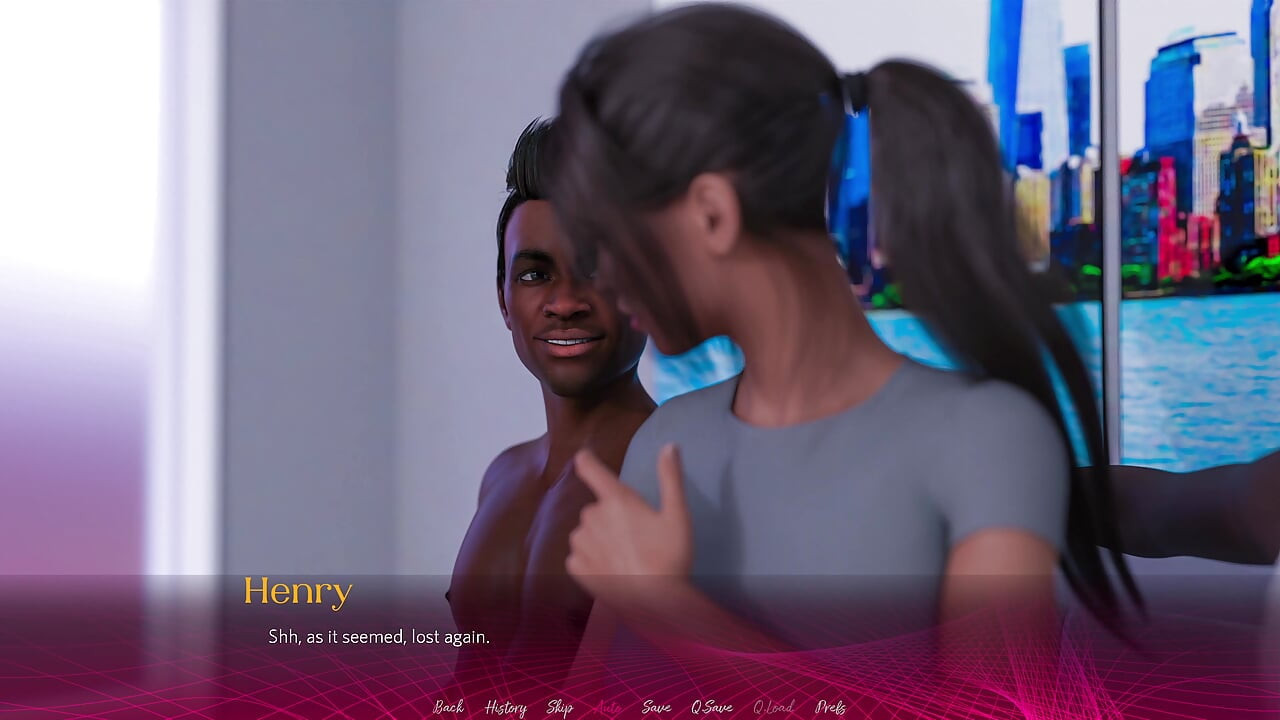Enable Skip mode to fast-forward dialogue
Viewport: 1280px width, 720px height.
coord(561,707)
